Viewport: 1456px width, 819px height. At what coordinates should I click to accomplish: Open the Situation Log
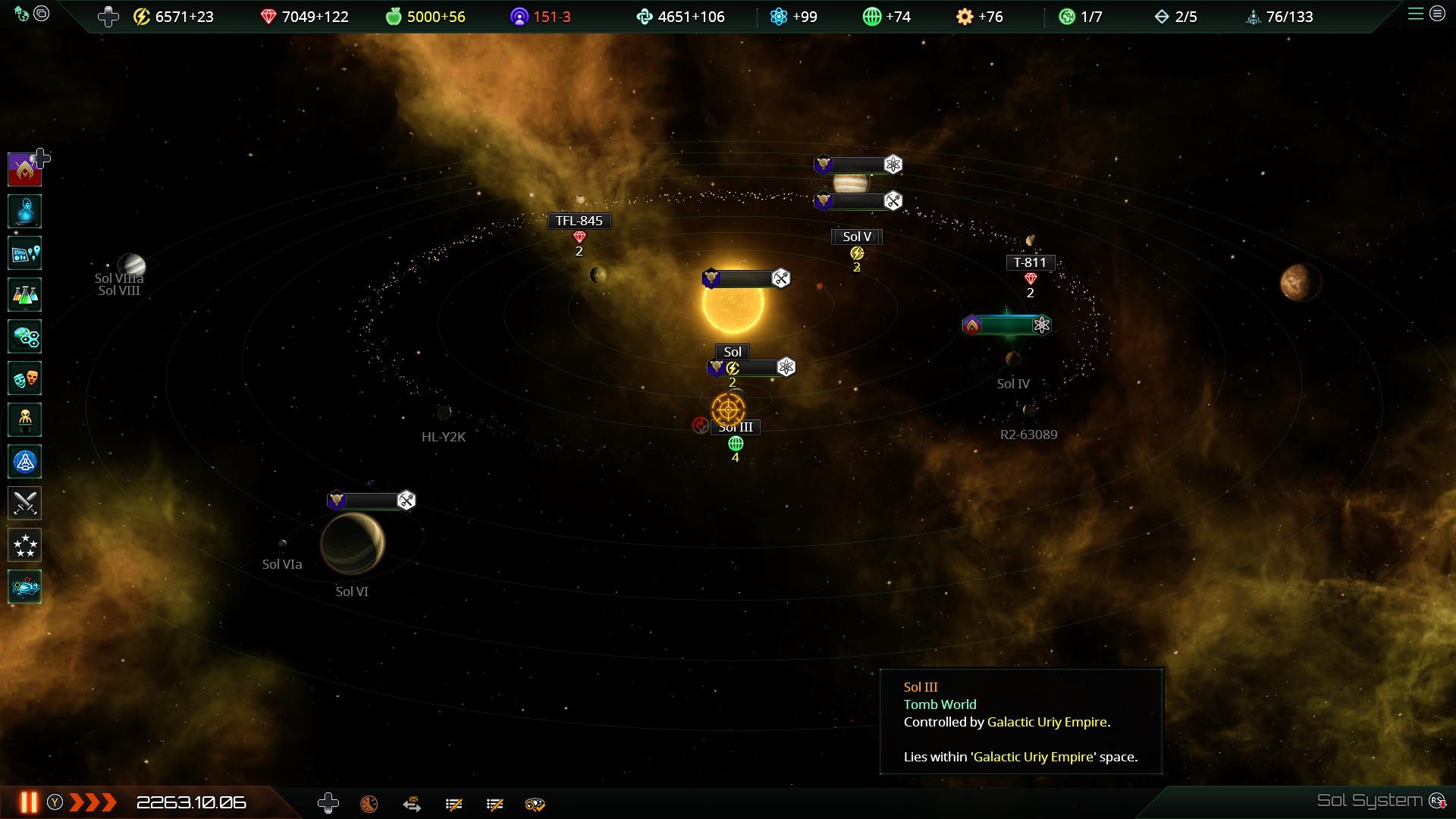[25, 253]
